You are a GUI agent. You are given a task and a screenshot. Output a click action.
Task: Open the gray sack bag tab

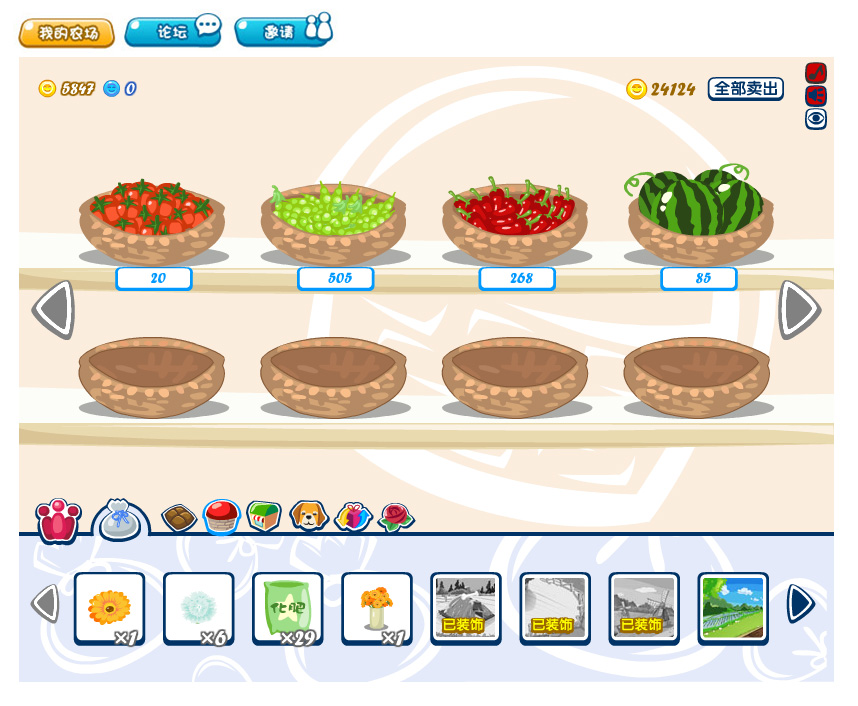[120, 520]
